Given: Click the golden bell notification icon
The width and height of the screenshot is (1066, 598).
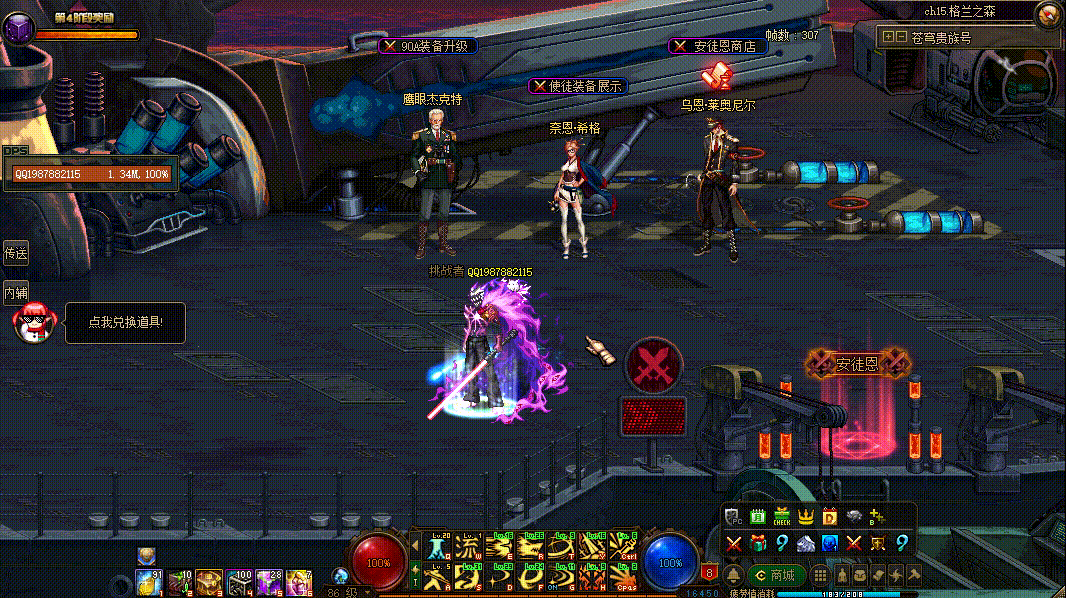Looking at the screenshot, I should click(733, 575).
